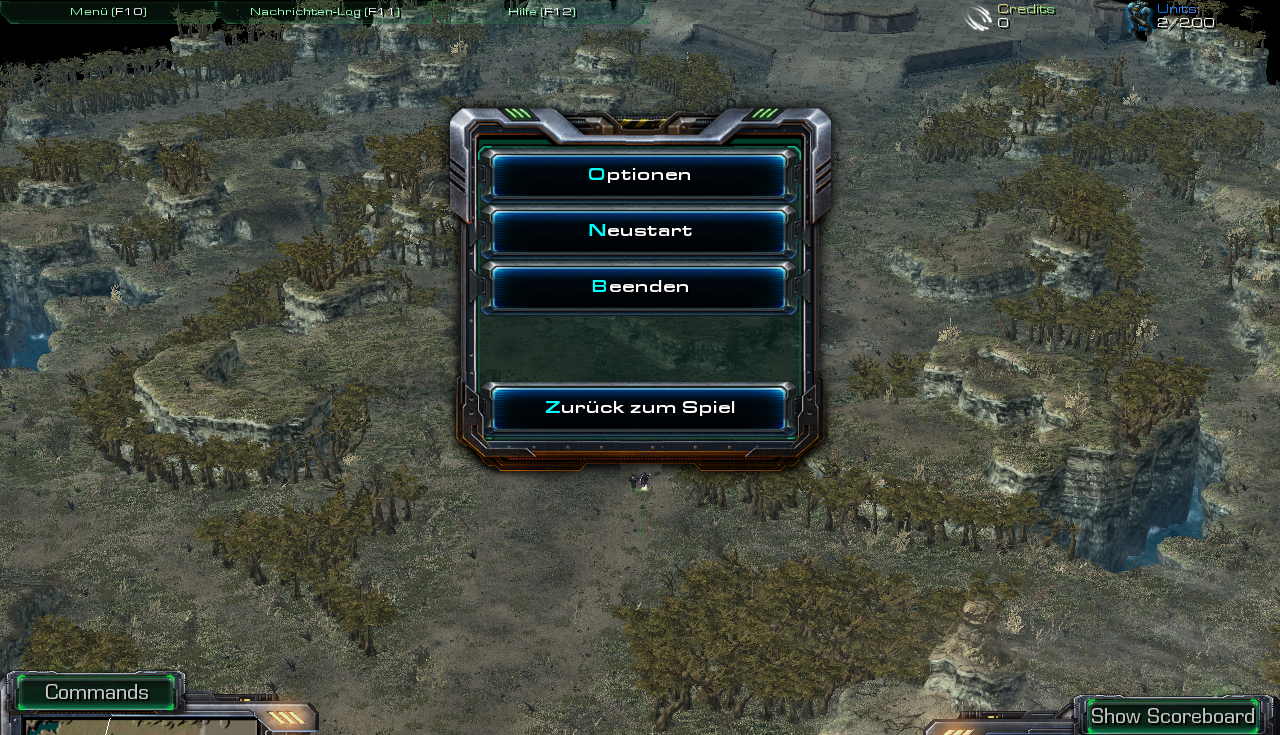Choose Neustart to restart the game
Image resolution: width=1280 pixels, height=735 pixels.
click(x=639, y=231)
